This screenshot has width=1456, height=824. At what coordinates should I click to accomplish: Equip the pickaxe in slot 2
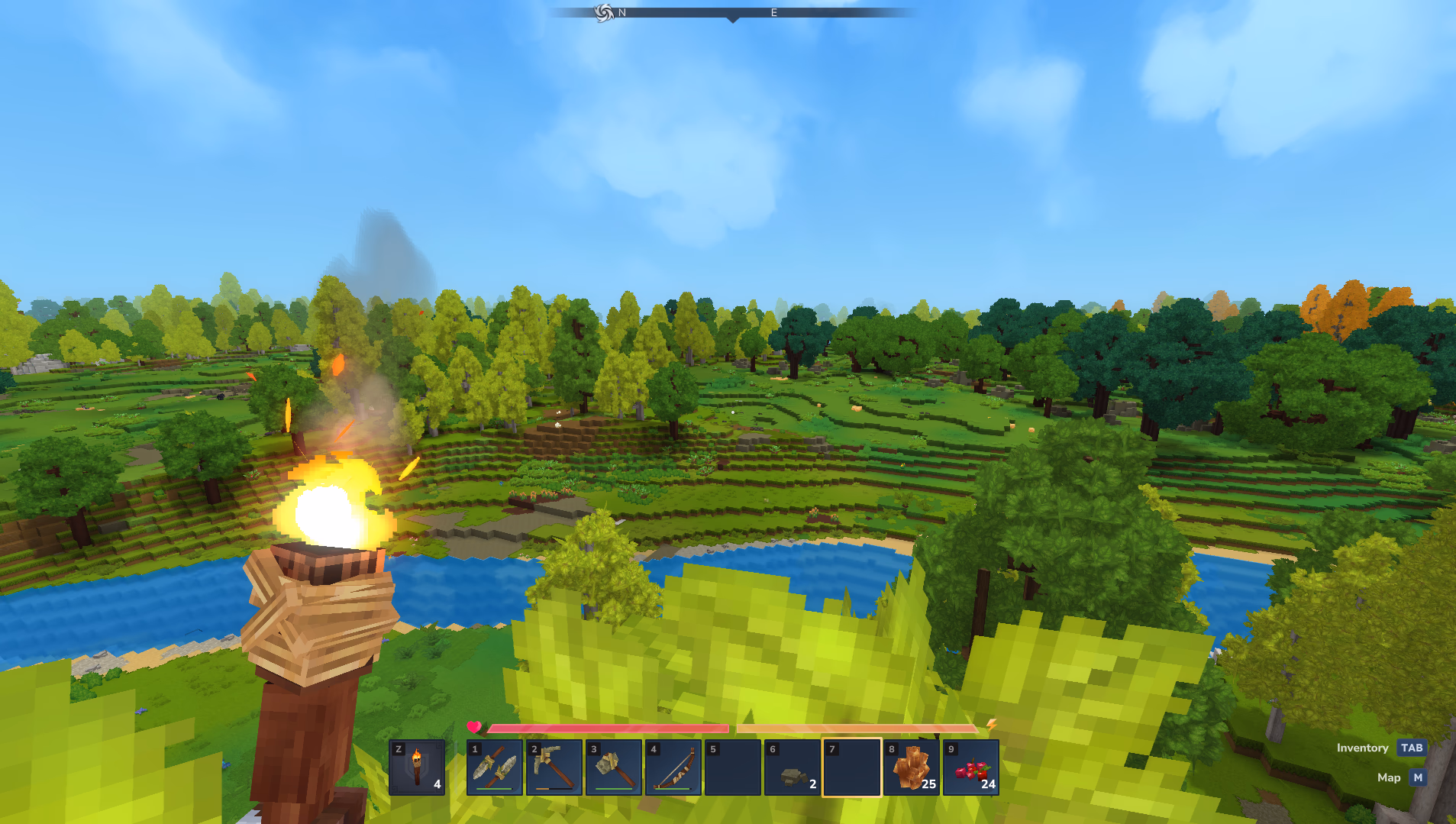tap(554, 767)
